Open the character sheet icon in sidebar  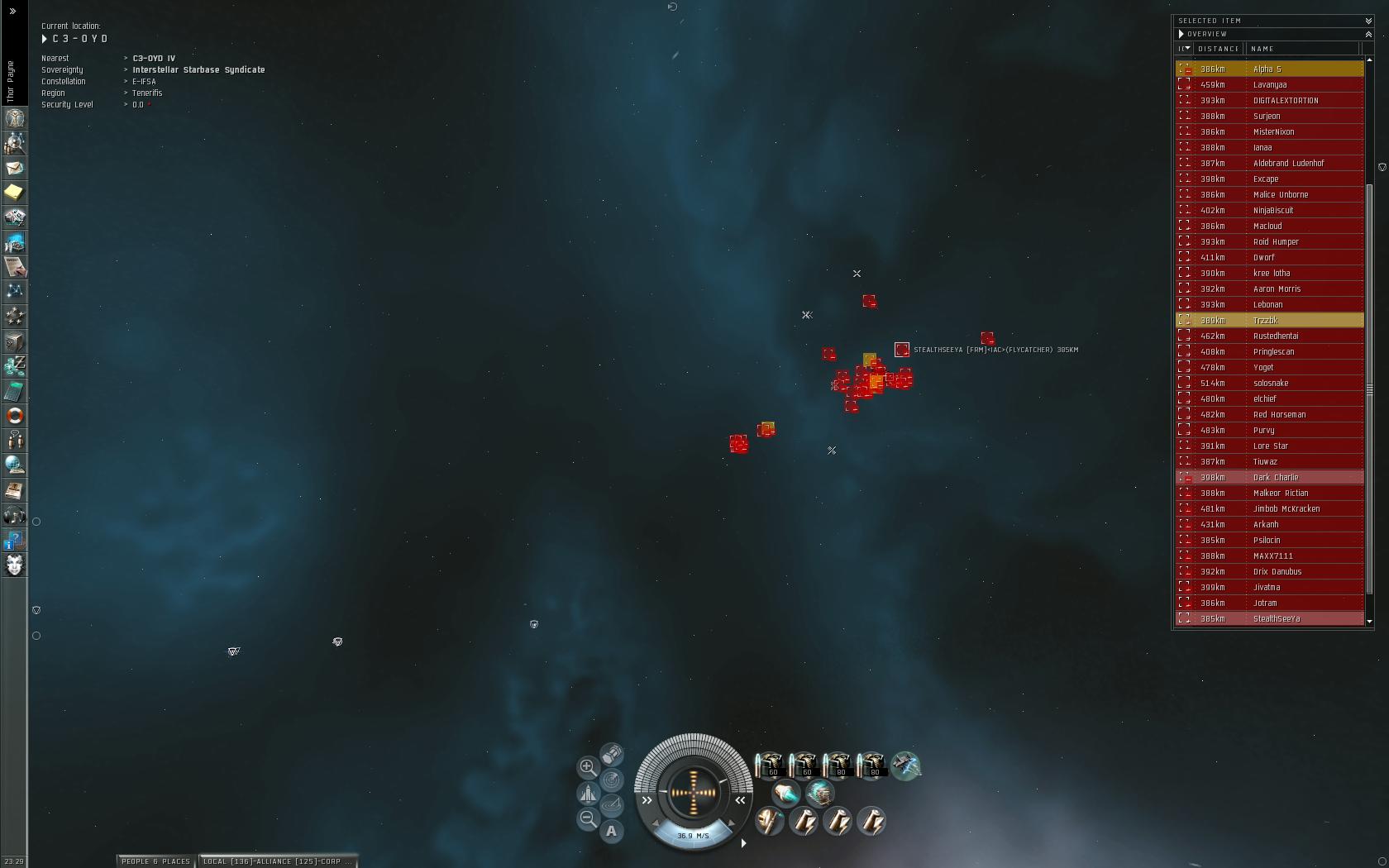click(x=14, y=118)
